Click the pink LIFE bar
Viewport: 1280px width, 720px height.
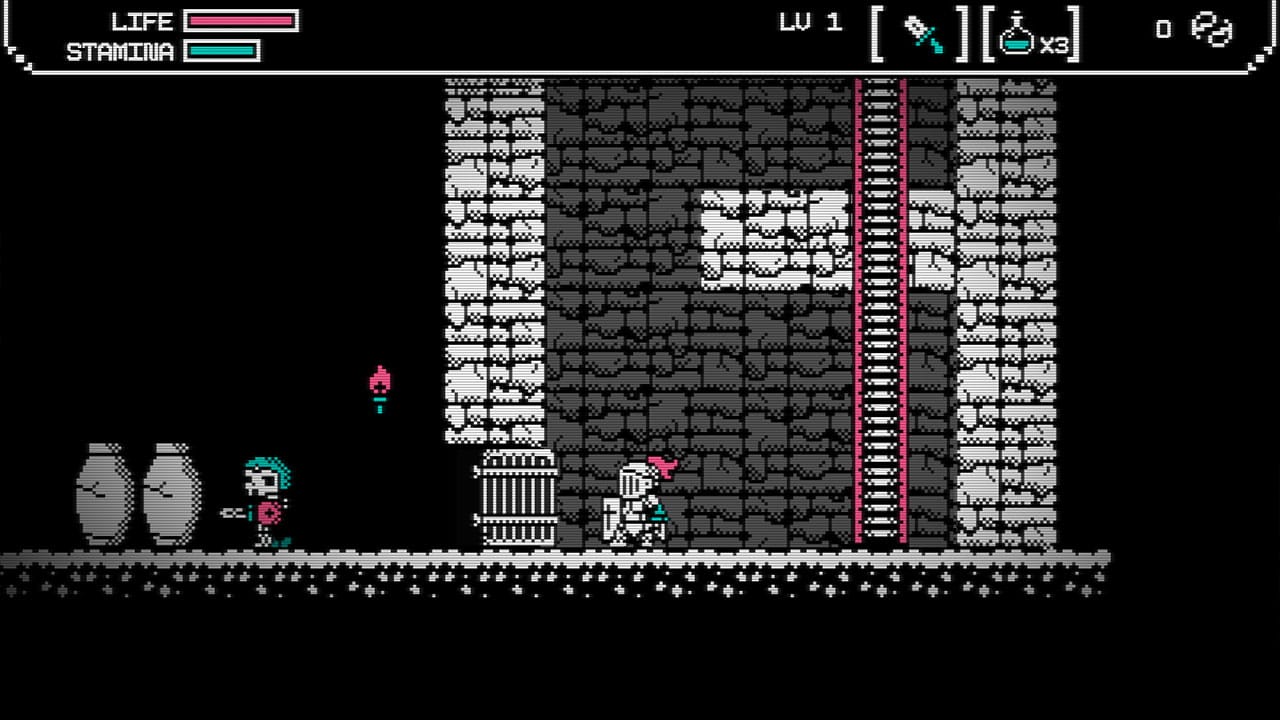point(243,22)
